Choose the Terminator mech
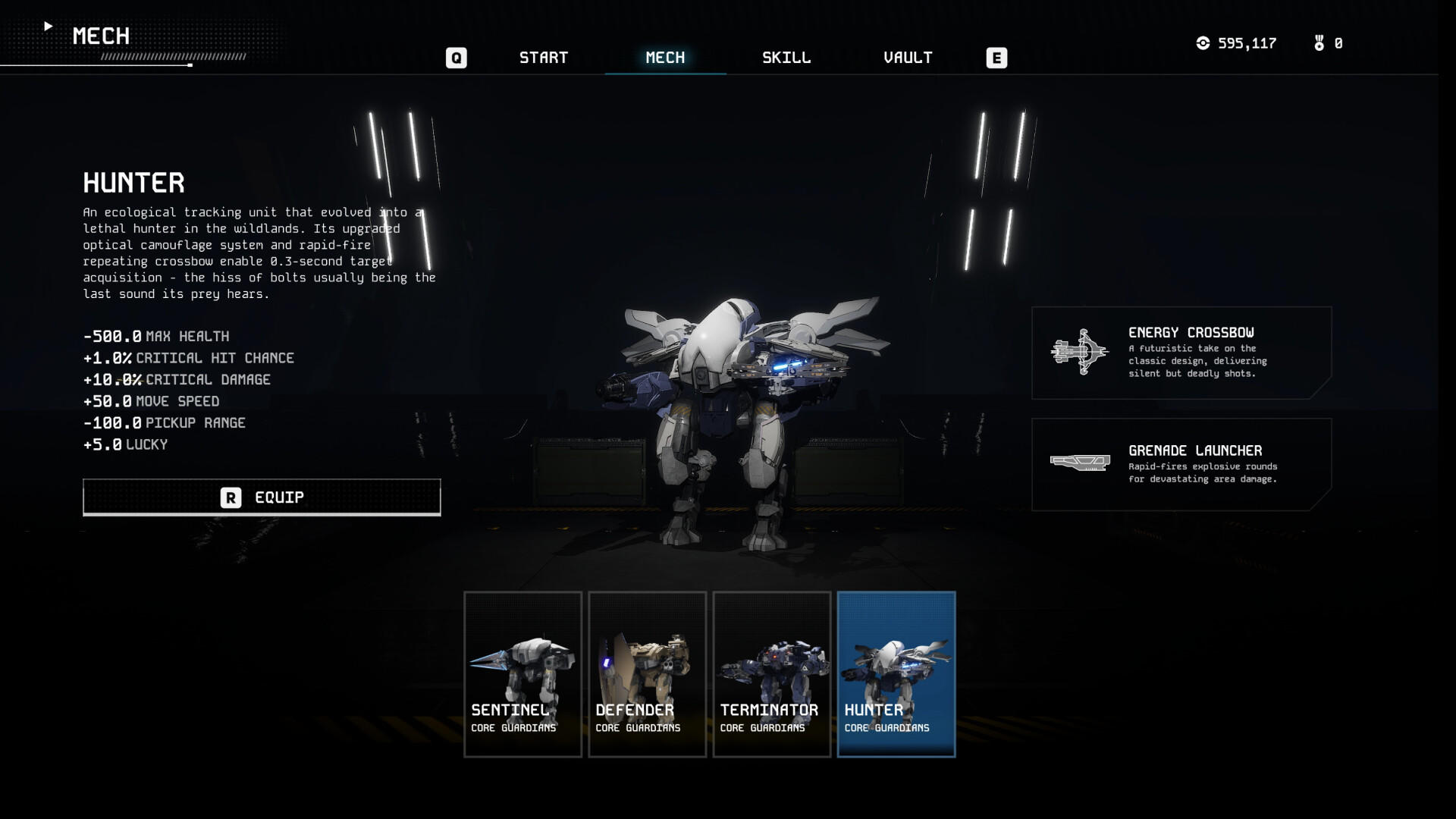 pos(771,674)
